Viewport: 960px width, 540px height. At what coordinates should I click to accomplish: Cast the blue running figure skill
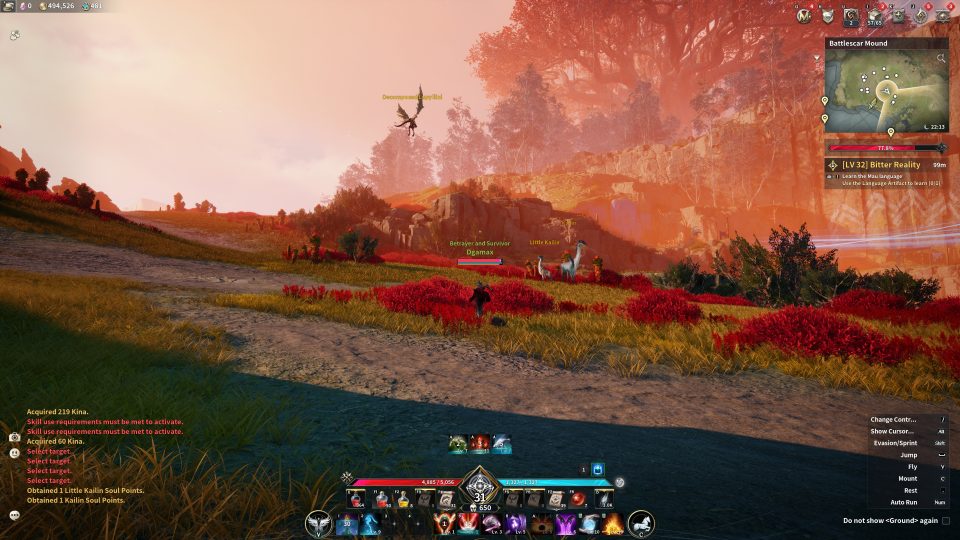pos(372,523)
